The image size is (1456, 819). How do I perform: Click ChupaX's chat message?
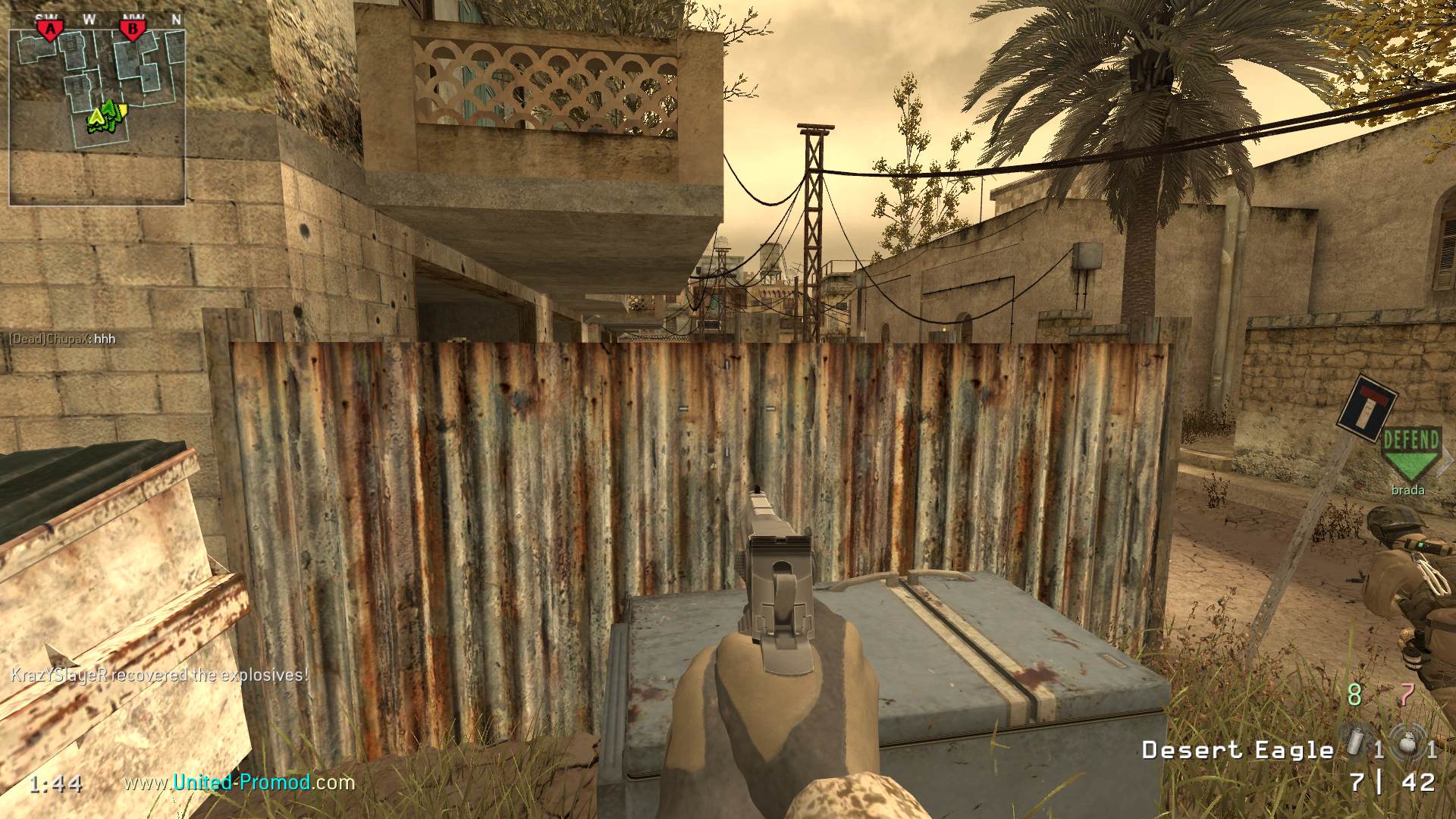[x=62, y=339]
